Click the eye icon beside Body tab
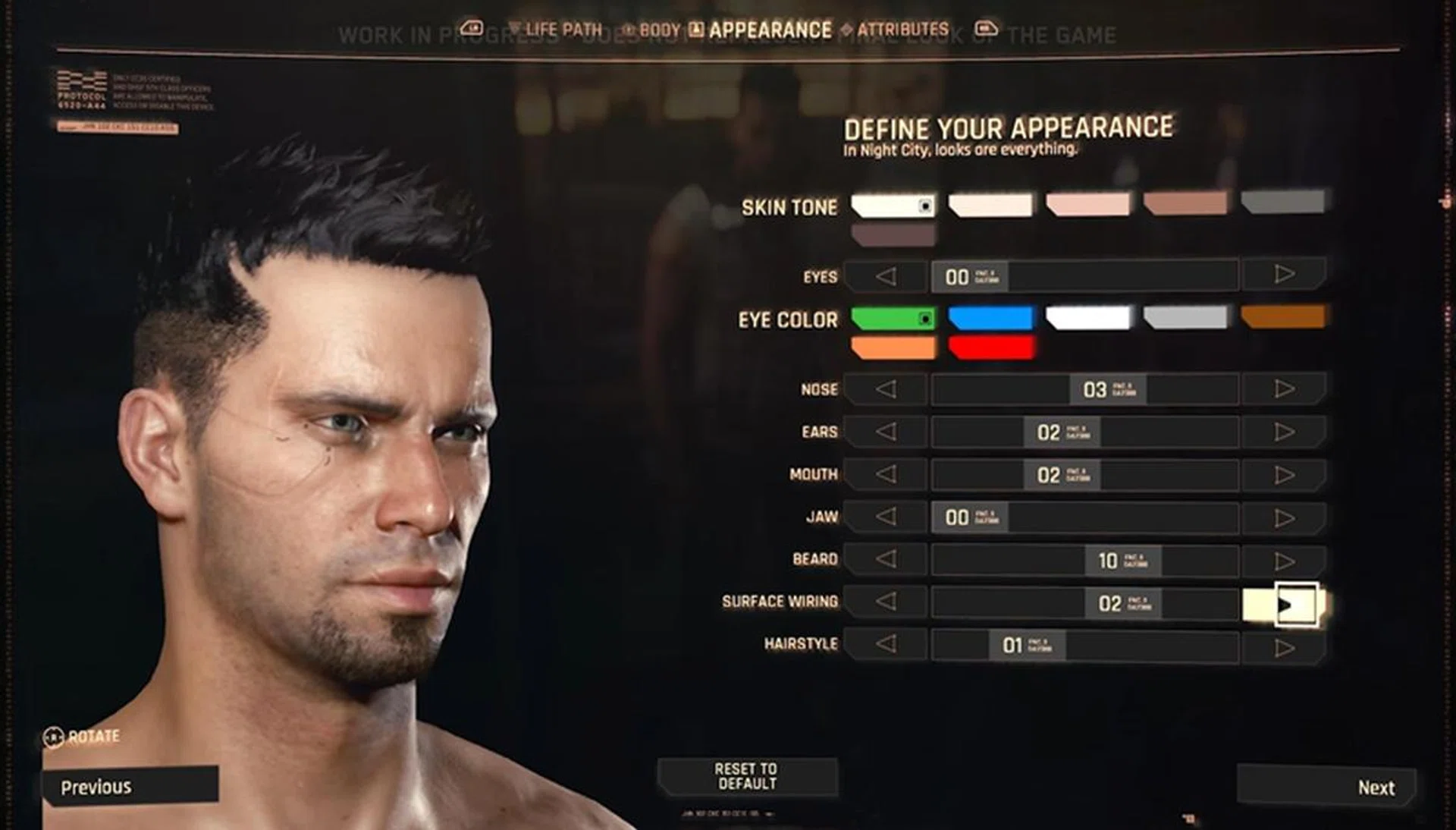The image size is (1456, 830). coord(626,30)
